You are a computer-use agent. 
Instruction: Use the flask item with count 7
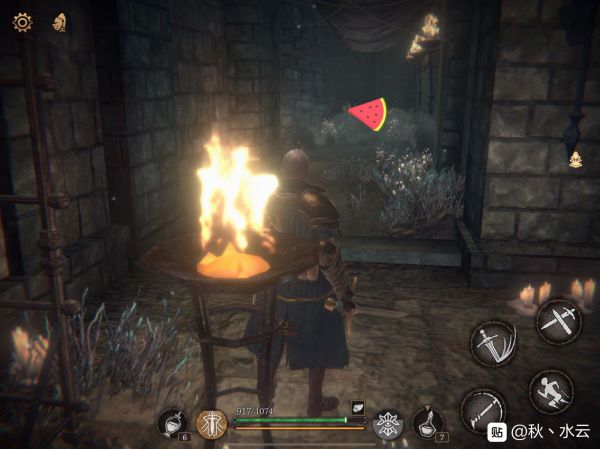click(x=429, y=423)
